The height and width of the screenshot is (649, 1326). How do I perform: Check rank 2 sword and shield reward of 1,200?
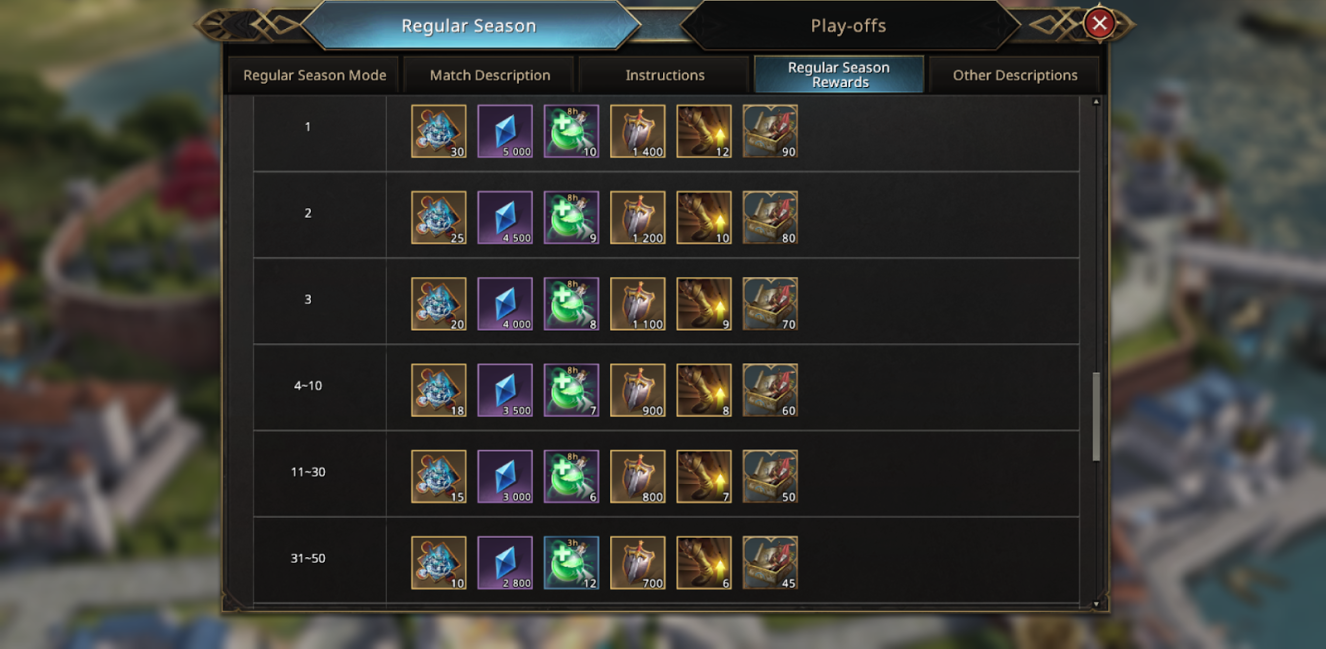point(637,218)
